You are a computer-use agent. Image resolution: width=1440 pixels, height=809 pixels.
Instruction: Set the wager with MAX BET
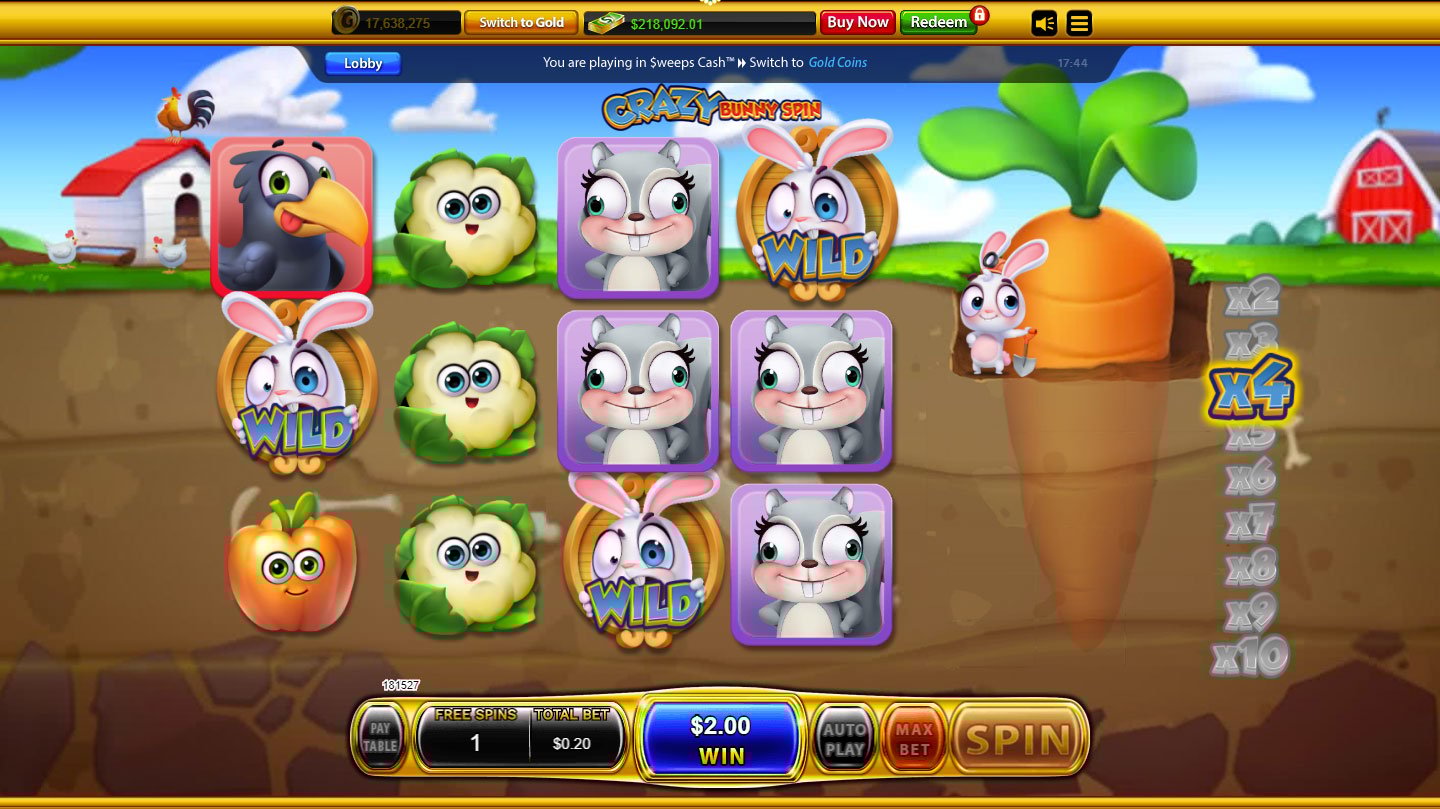(x=913, y=740)
